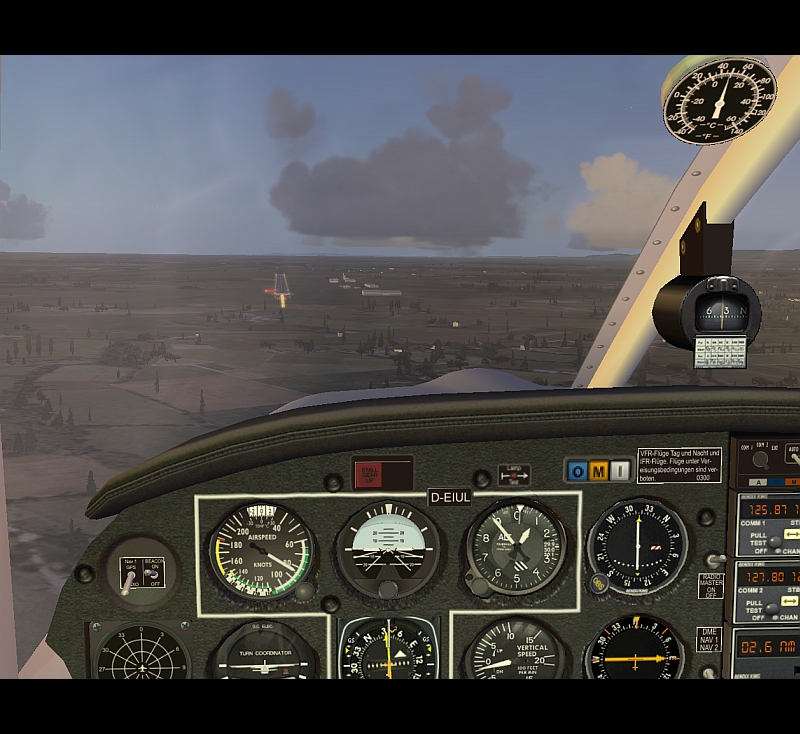The width and height of the screenshot is (800, 734).
Task: Toggle the DME NAV 1 / NAV 2 switch
Action: tap(709, 672)
